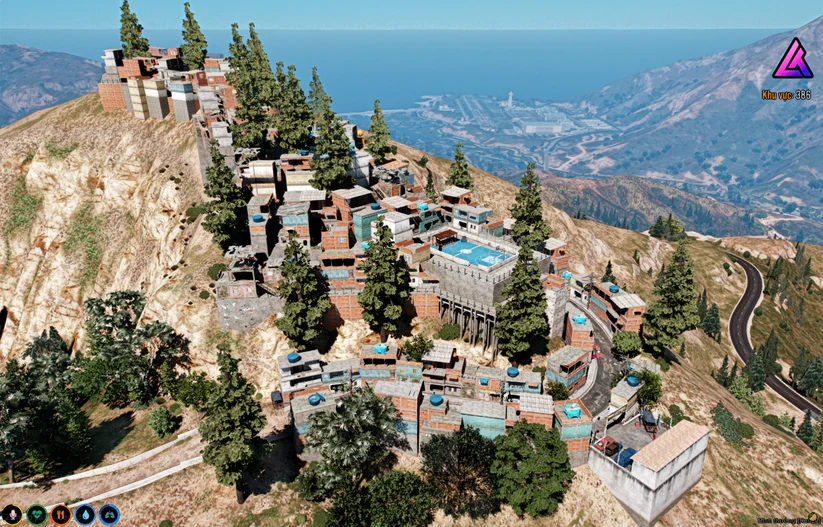The image size is (823, 527).
Task: Click the lungs oxygen status icon
Action: click(109, 515)
